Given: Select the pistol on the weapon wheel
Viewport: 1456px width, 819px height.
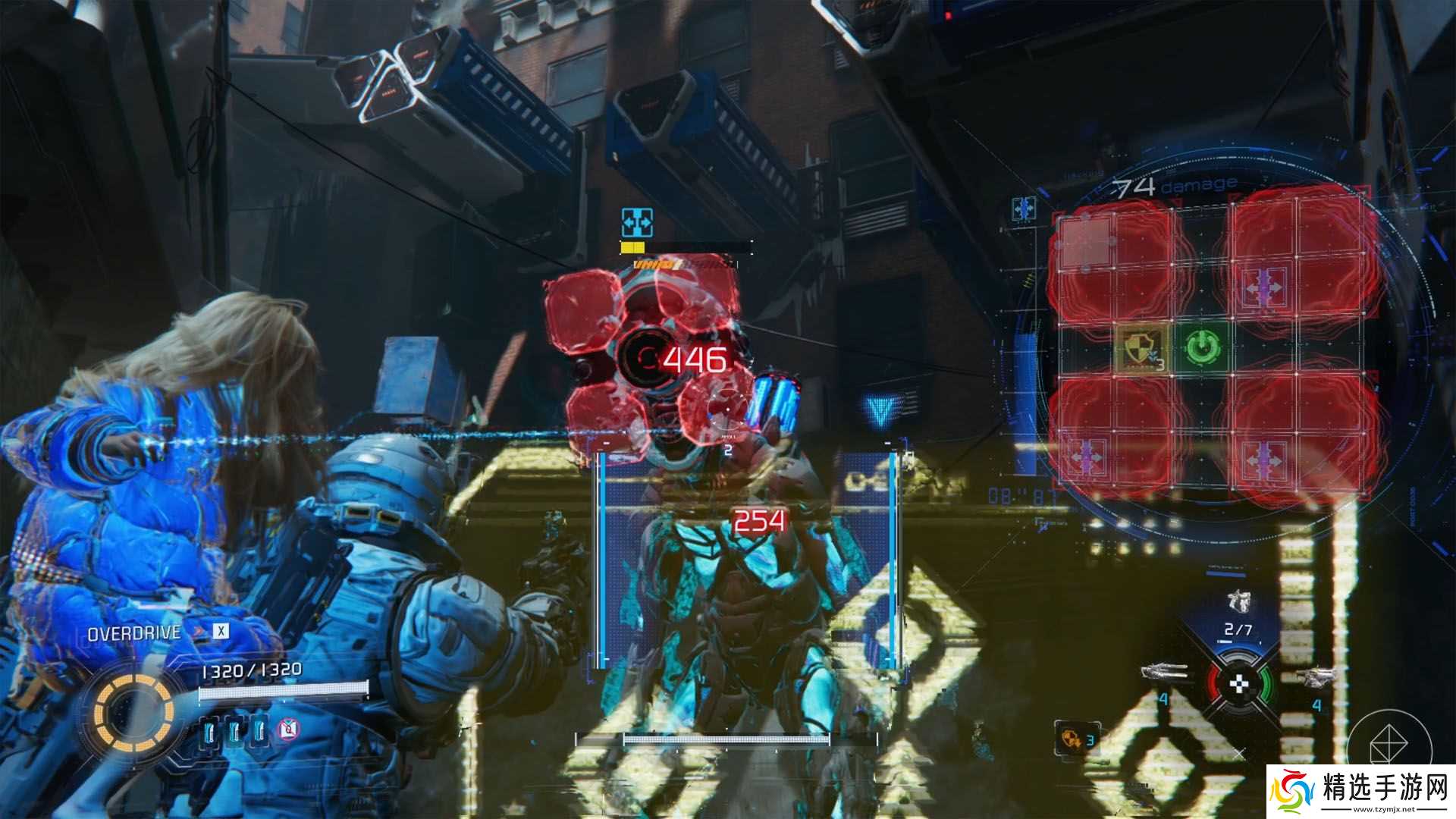Looking at the screenshot, I should [1319, 676].
